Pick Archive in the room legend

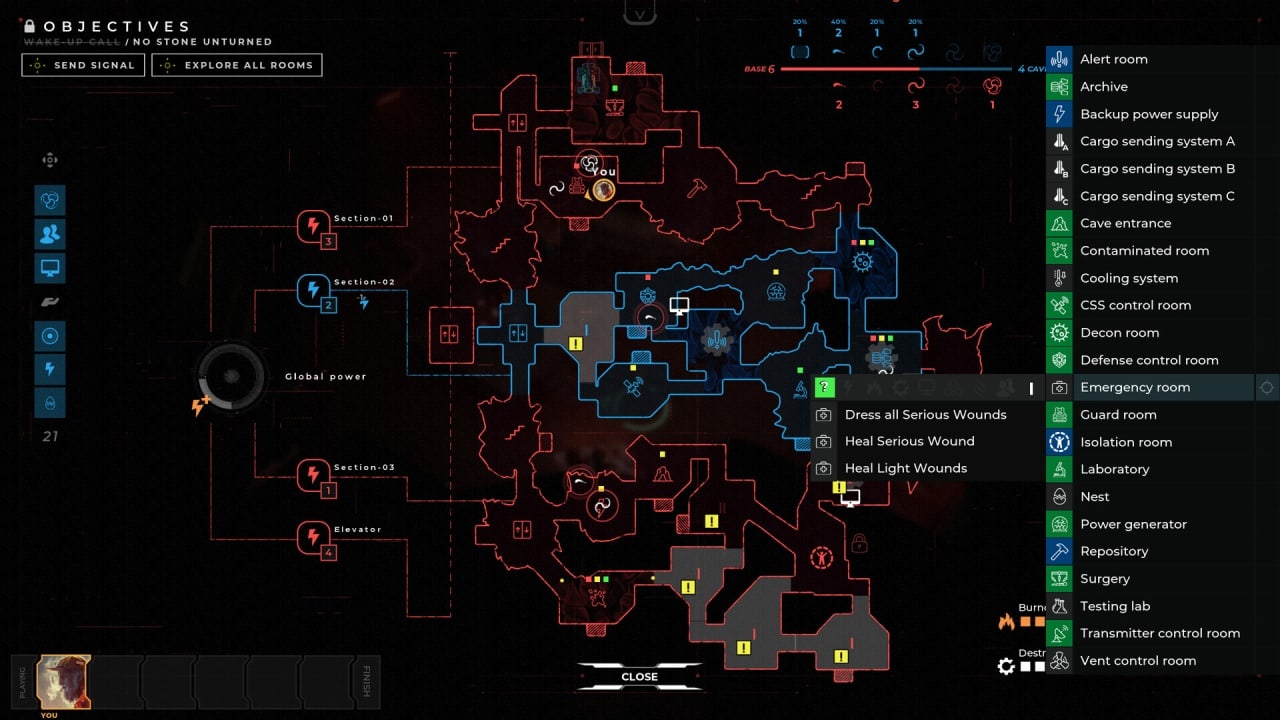[1103, 87]
